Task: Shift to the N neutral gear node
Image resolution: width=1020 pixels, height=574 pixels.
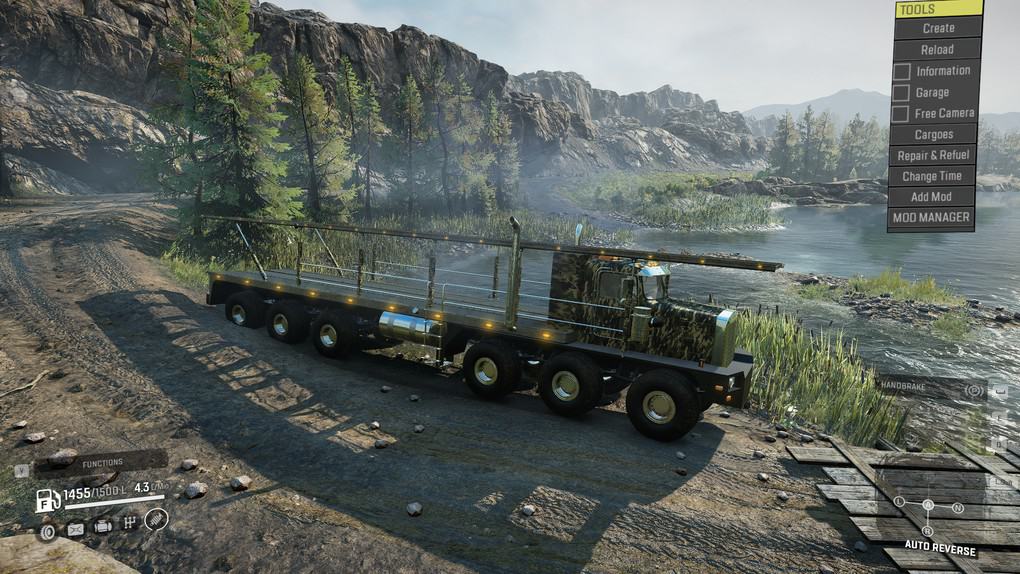Action: [958, 507]
